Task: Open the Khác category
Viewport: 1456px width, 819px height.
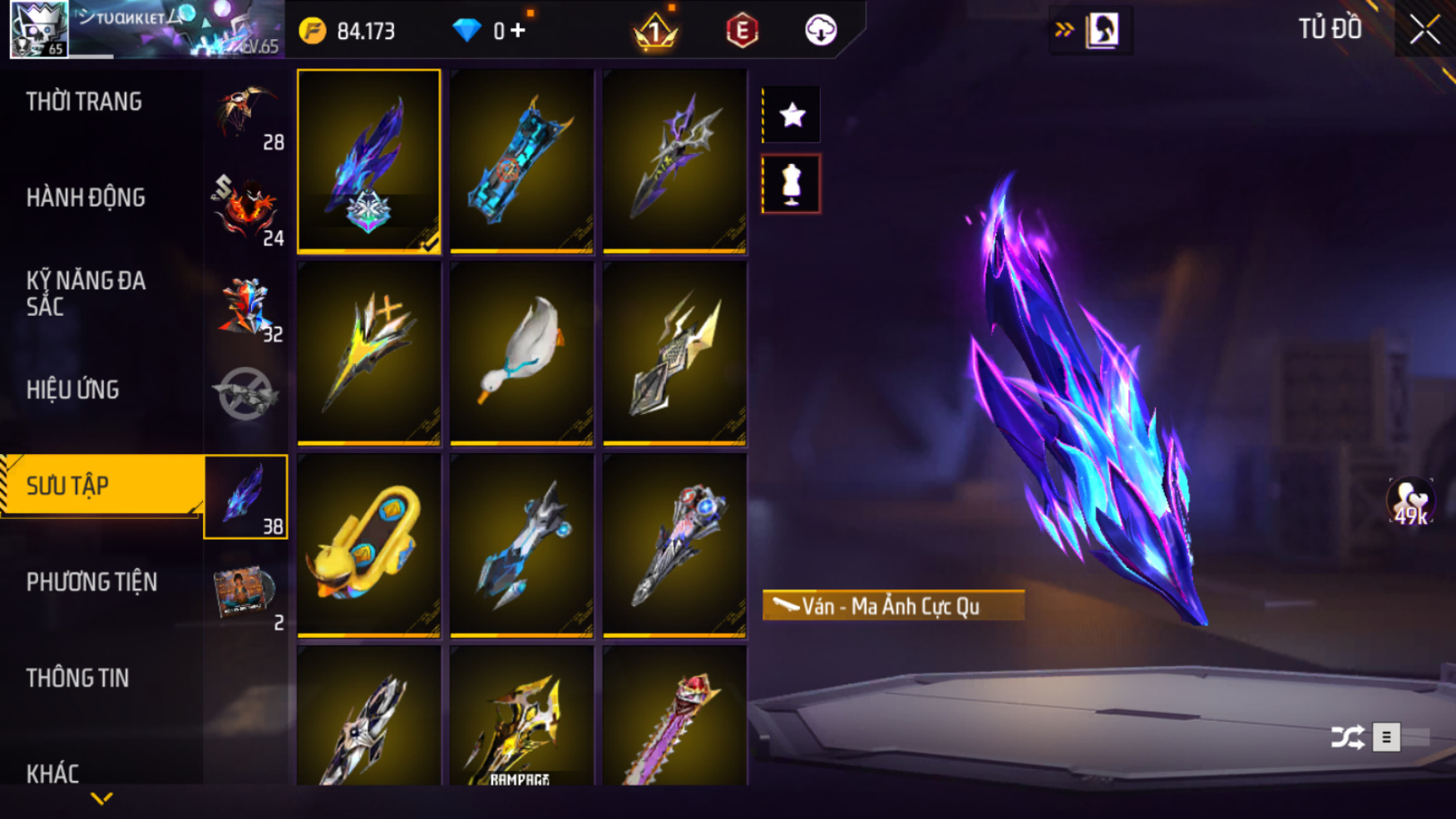Action: click(x=53, y=773)
